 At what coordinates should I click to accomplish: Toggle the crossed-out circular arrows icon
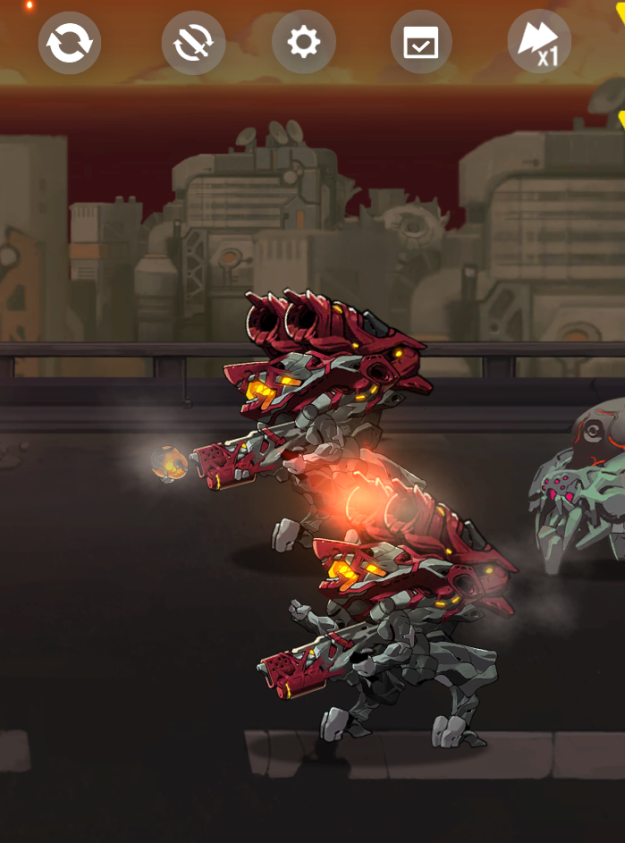pyautogui.click(x=193, y=43)
